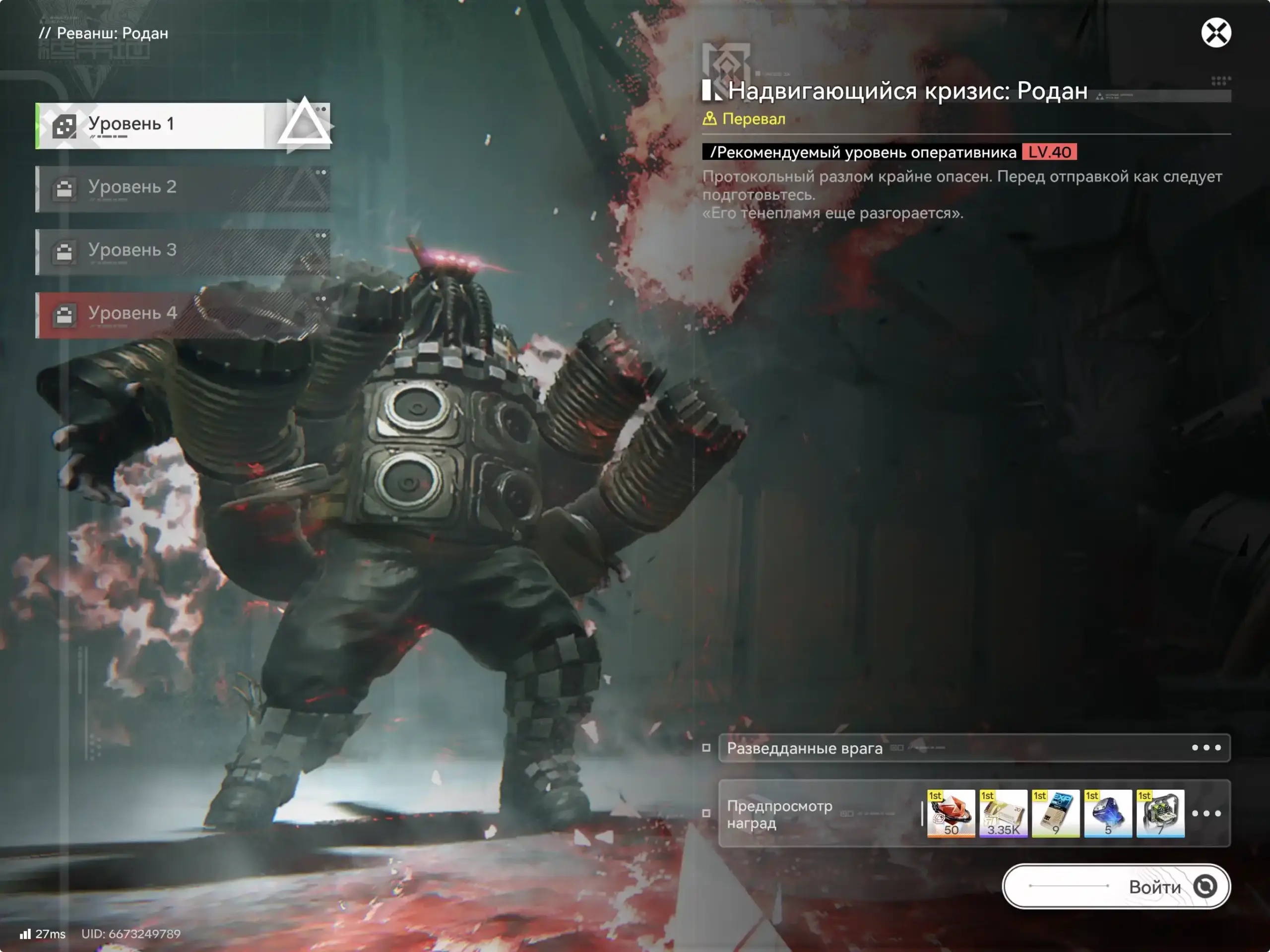This screenshot has width=1270, height=952.
Task: View the green device reward showing 7
Action: tap(1160, 813)
